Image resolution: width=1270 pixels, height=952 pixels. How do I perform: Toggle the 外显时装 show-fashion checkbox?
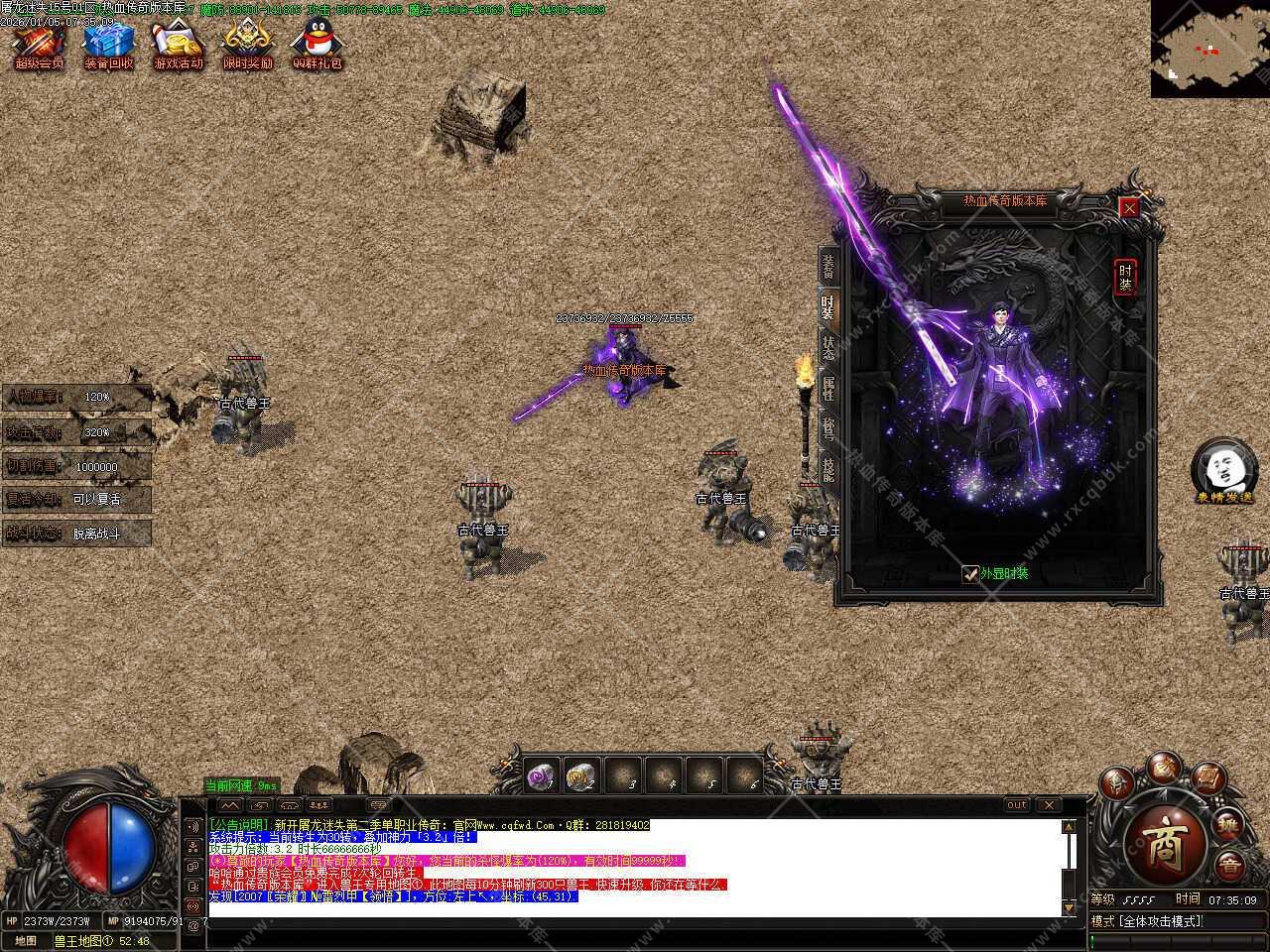(x=970, y=573)
